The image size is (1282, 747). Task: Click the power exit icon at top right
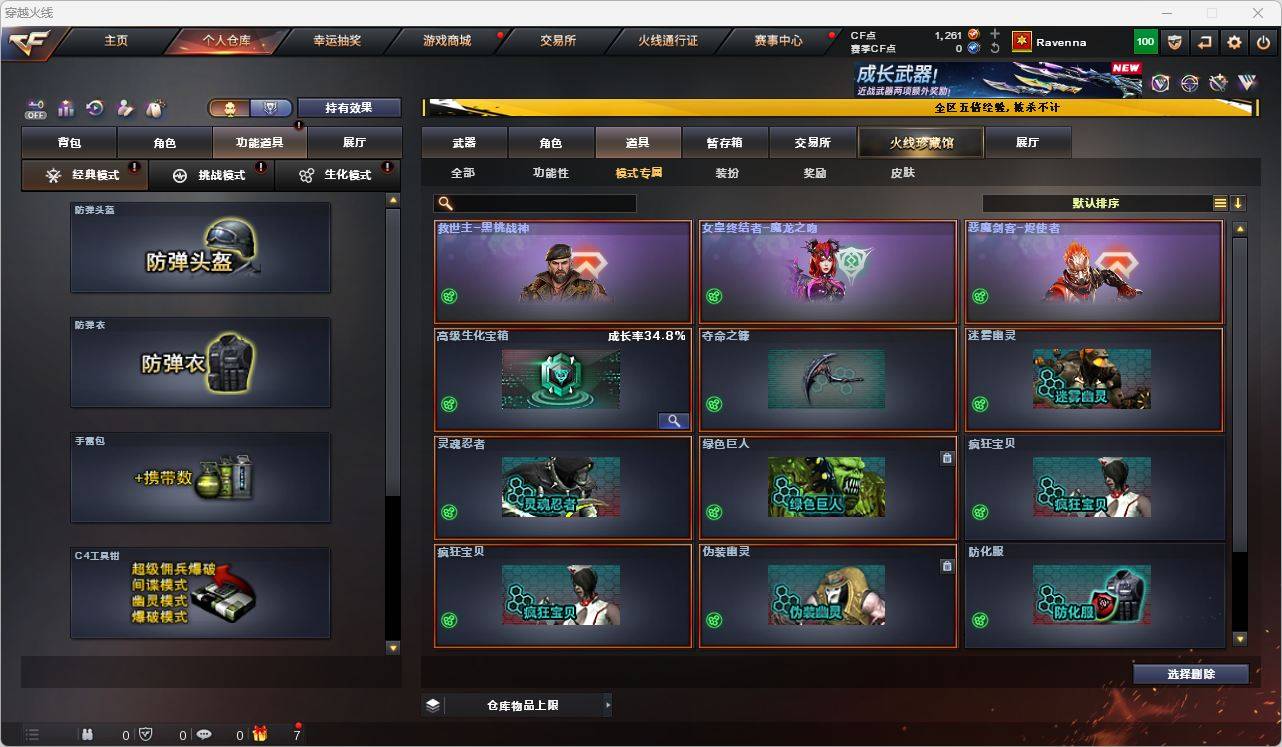tap(1263, 42)
